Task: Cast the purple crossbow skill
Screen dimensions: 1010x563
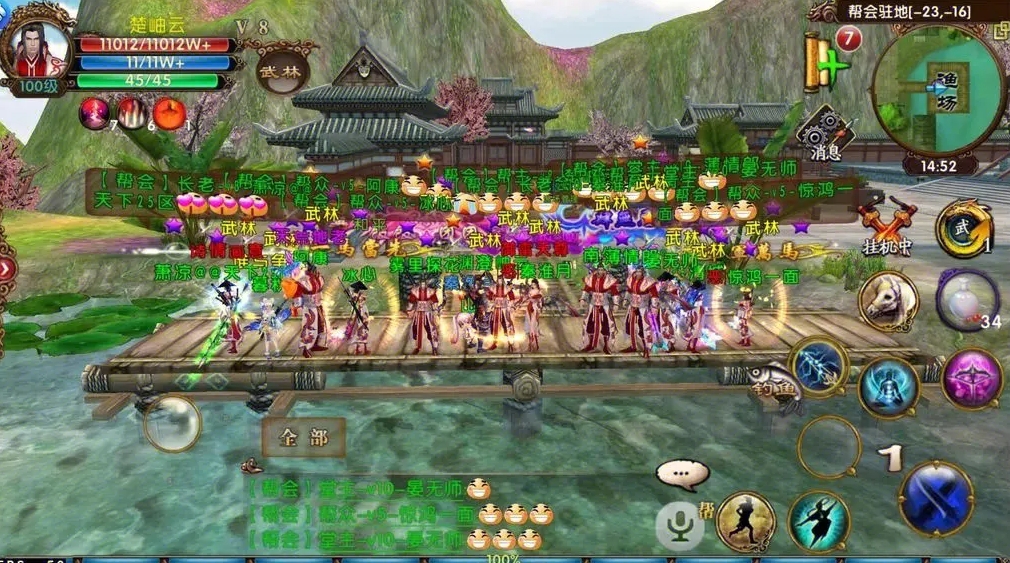Action: (971, 378)
